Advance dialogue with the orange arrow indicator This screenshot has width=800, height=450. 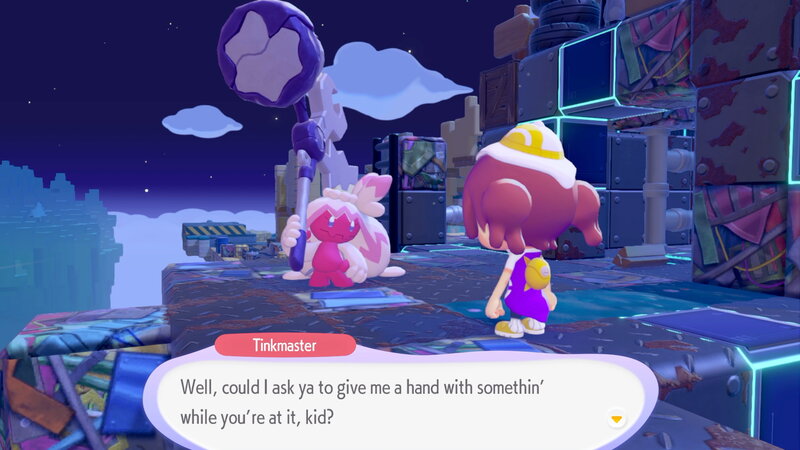coord(617,418)
